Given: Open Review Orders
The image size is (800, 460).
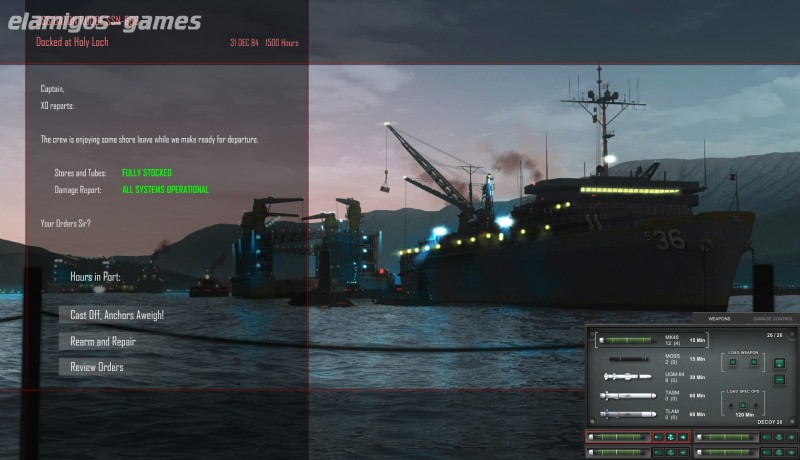Looking at the screenshot, I should tap(97, 367).
